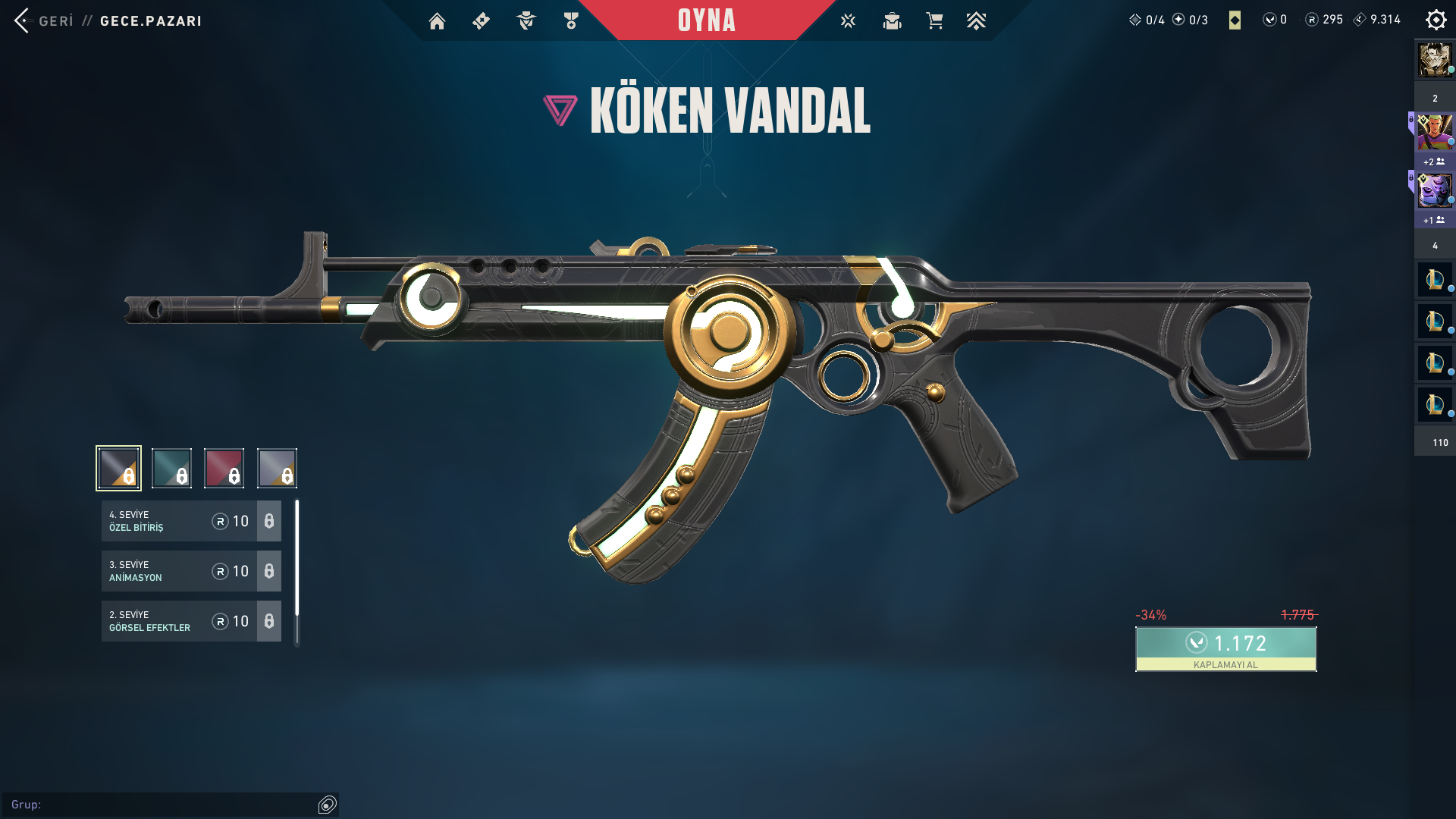The height and width of the screenshot is (819, 1456).
Task: Open the shopping cart store tab
Action: coord(934,21)
